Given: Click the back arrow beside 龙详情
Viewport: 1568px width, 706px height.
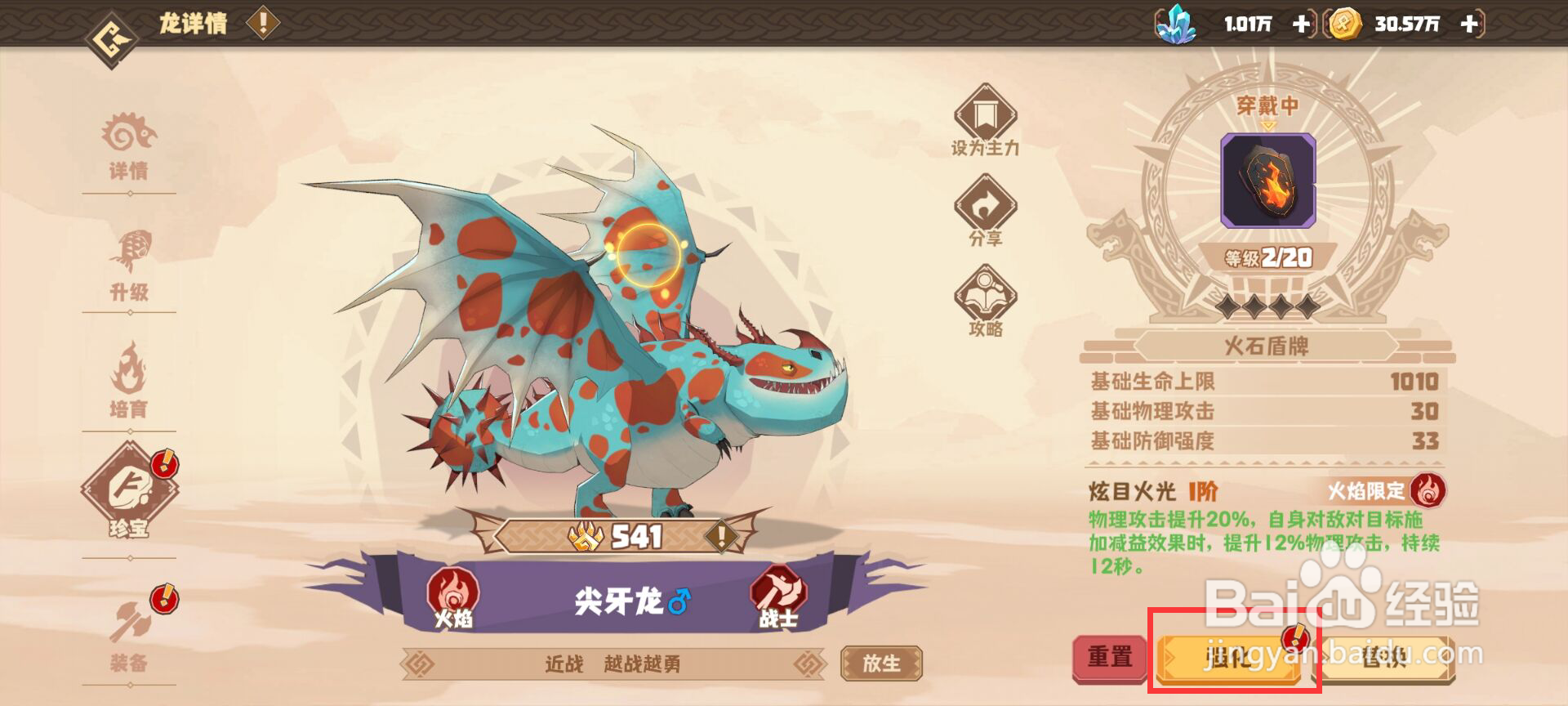Looking at the screenshot, I should coord(109,22).
